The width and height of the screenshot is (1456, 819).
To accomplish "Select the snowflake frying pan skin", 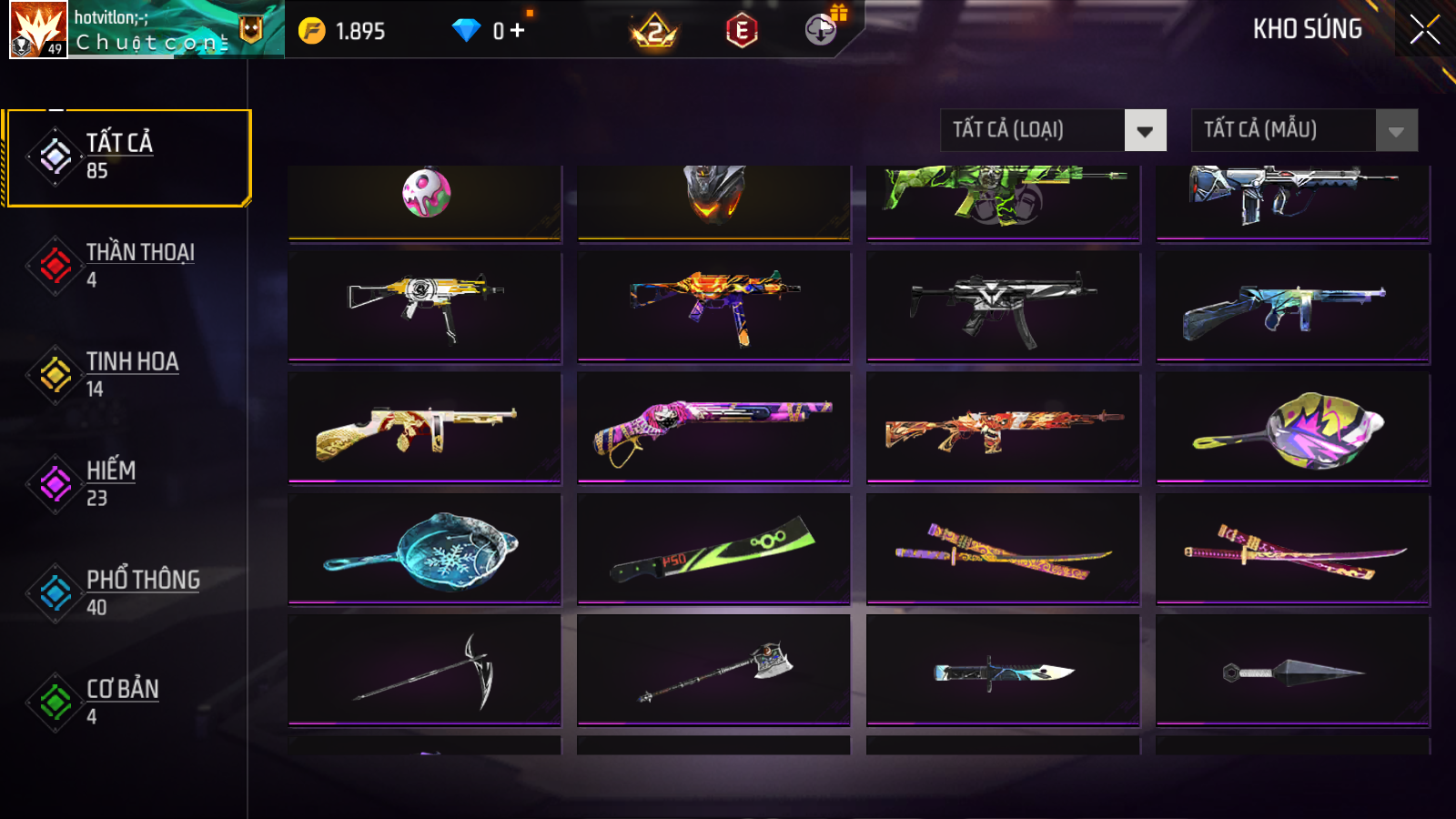I will click(x=424, y=549).
